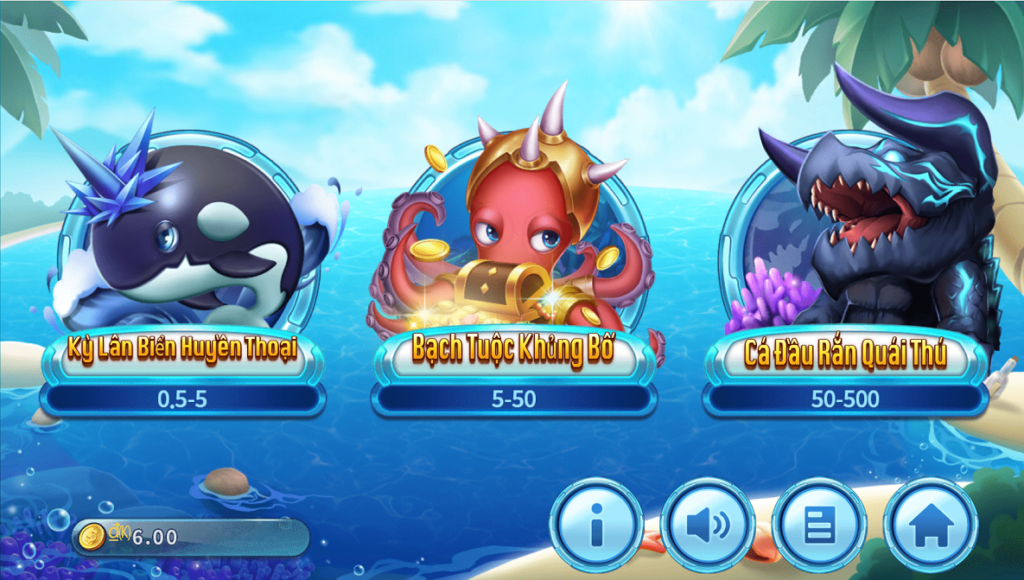Toggle the sound speaker button
This screenshot has height=580, width=1024.
tap(708, 525)
